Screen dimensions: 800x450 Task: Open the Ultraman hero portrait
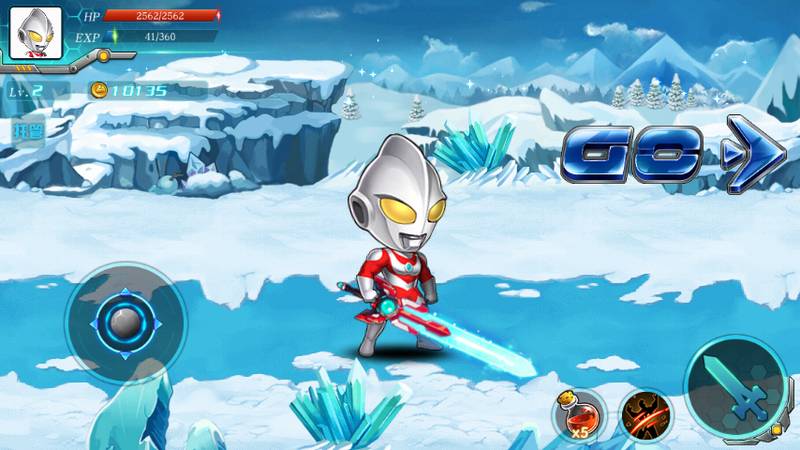[x=36, y=33]
